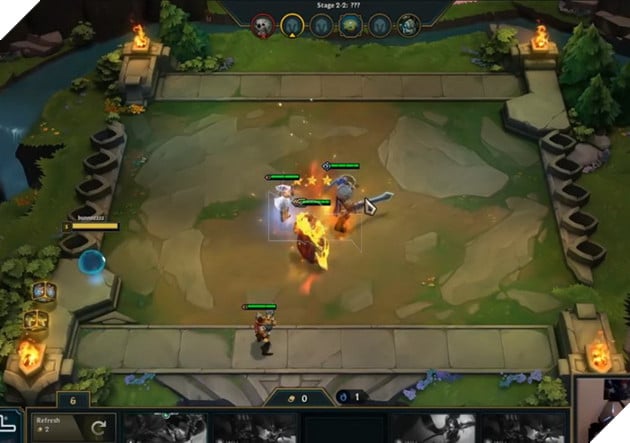Click the gold counter showing 0
Image resolution: width=630 pixels, height=443 pixels.
[298, 398]
